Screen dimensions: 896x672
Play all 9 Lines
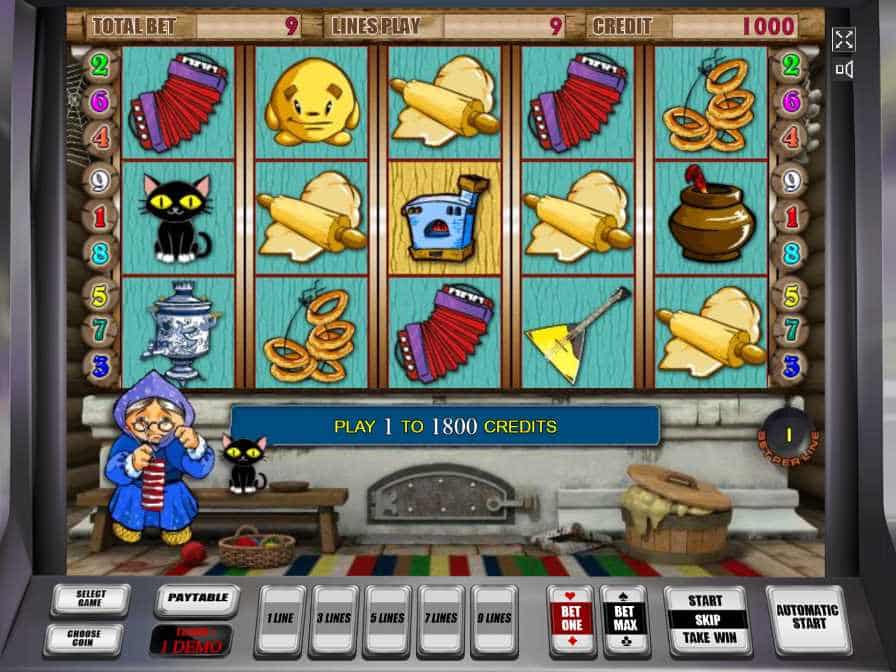[x=495, y=620]
